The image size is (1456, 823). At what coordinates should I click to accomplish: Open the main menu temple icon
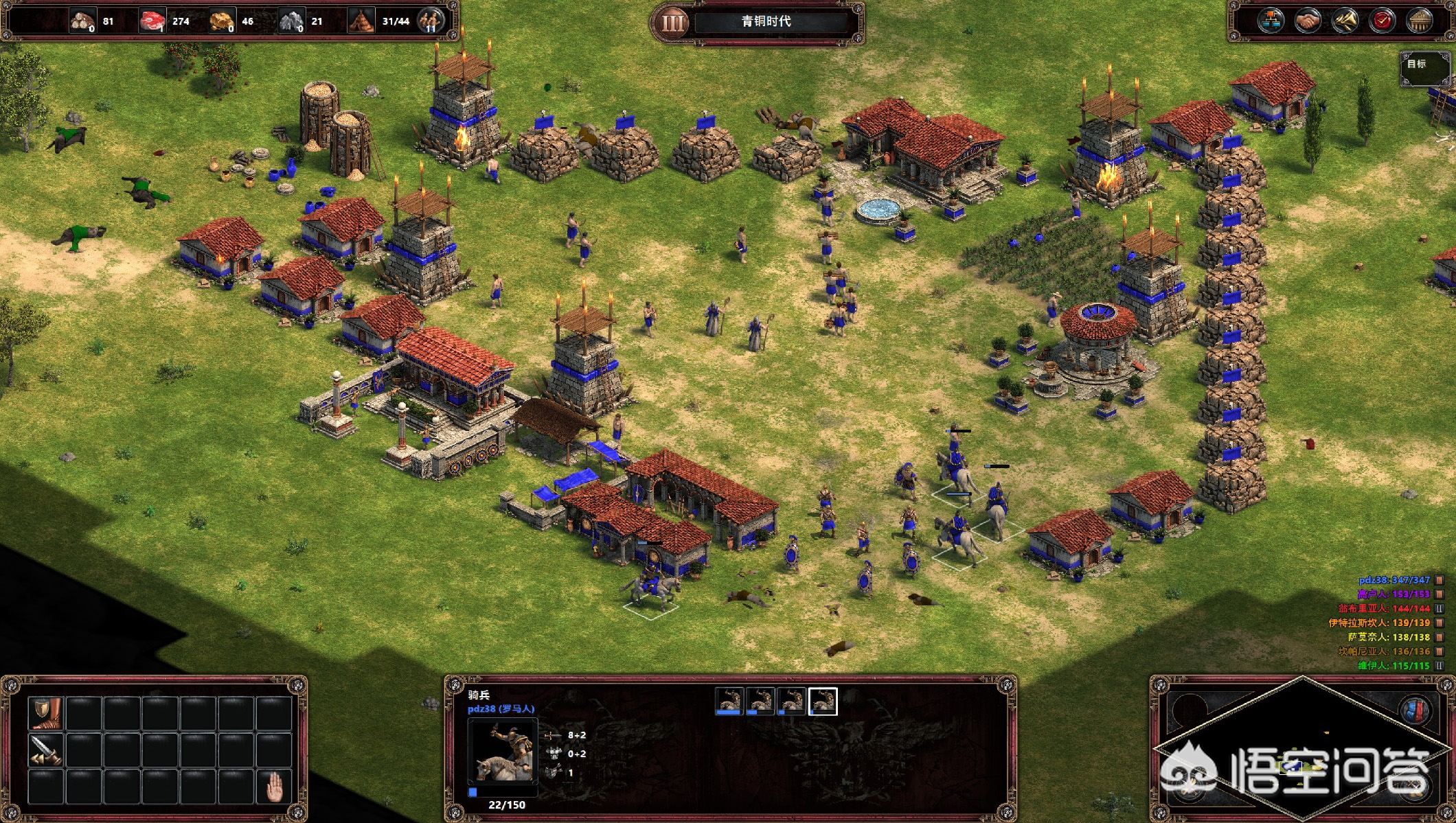click(x=1419, y=21)
